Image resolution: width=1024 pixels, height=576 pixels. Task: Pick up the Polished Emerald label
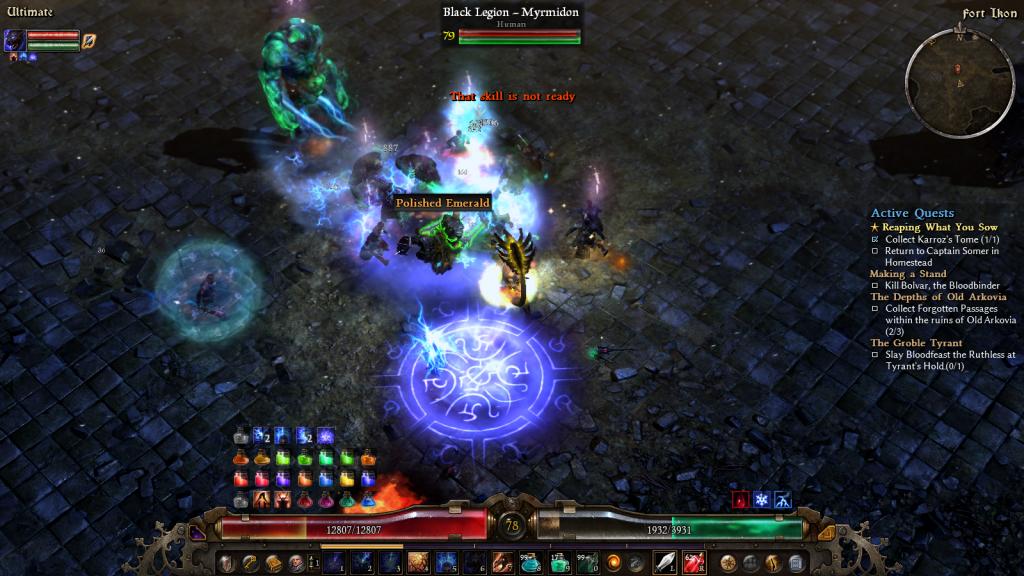coord(442,203)
